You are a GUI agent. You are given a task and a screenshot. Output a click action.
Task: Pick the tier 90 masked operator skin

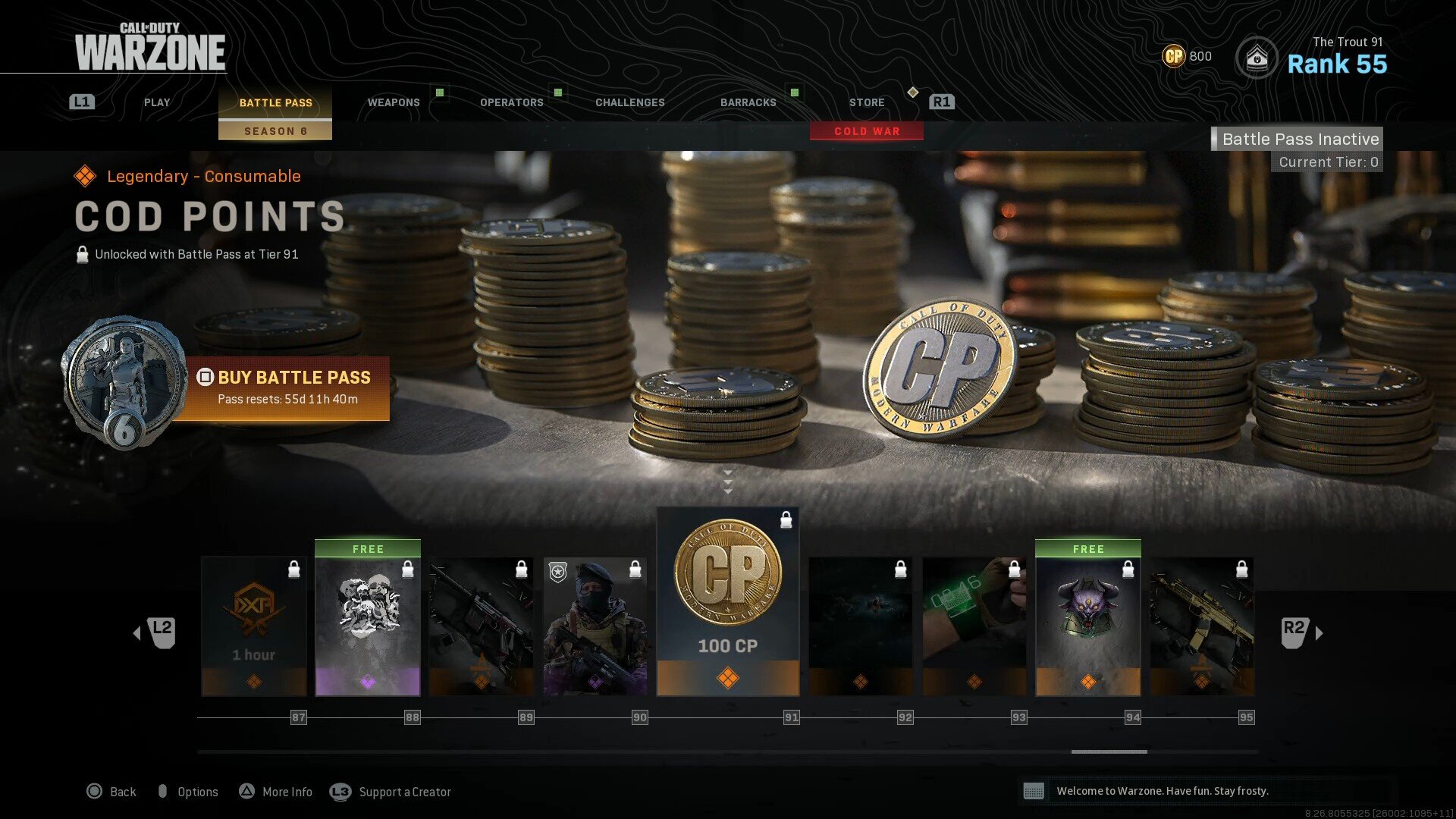(x=595, y=626)
